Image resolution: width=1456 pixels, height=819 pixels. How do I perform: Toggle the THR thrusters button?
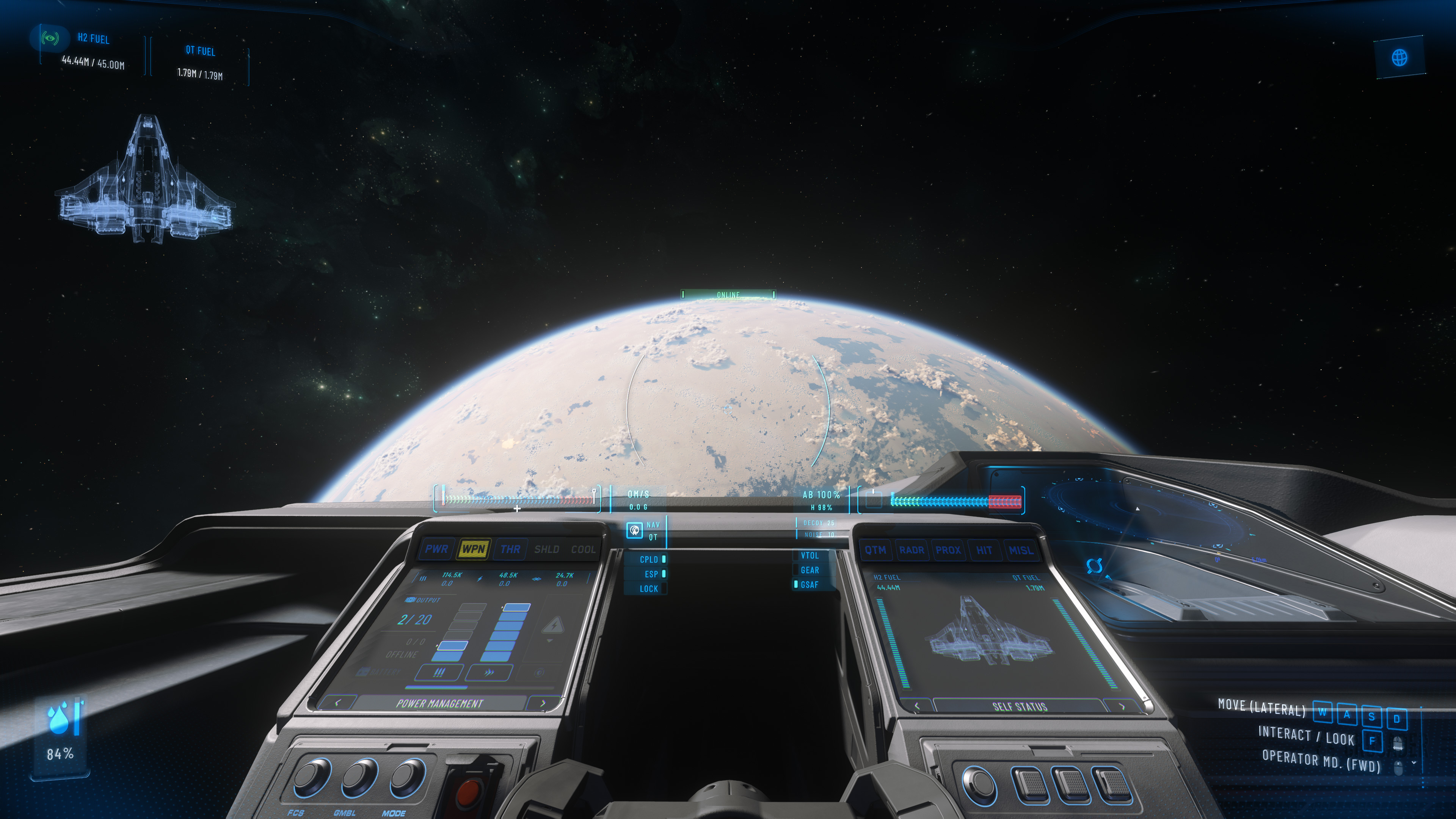pos(510,549)
